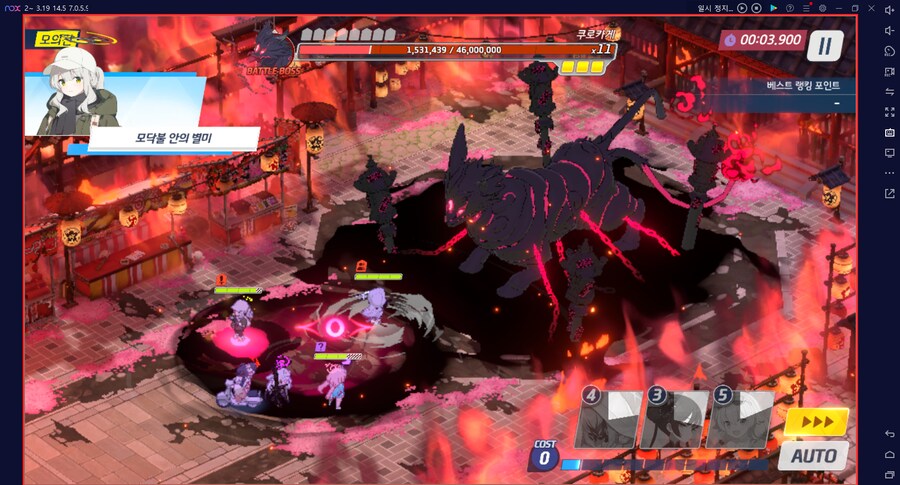Screen dimensions: 900x485
Task: Tap the Android home button in the sidebar
Action: coord(890,453)
